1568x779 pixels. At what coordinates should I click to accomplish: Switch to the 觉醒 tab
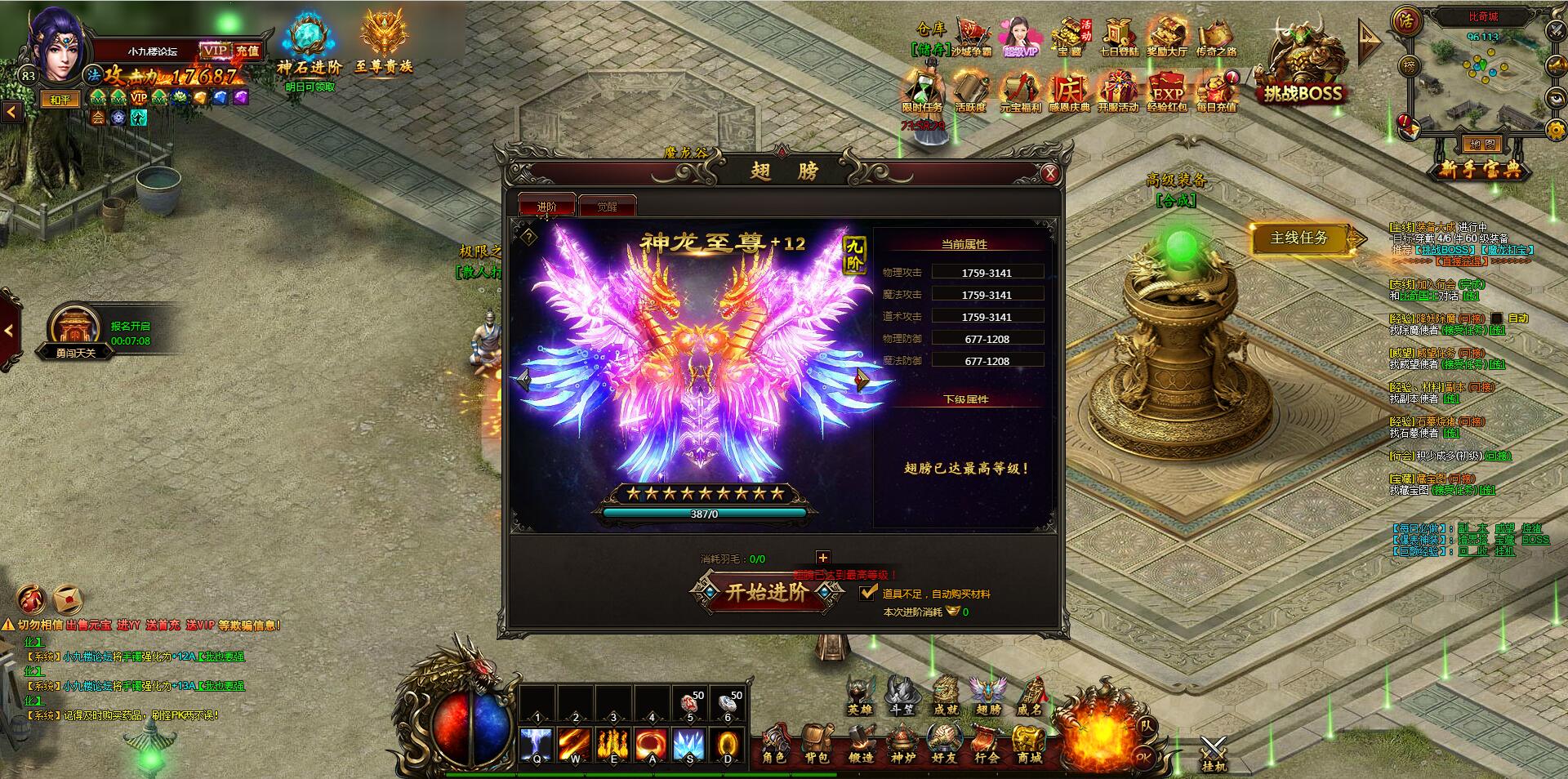pos(607,207)
